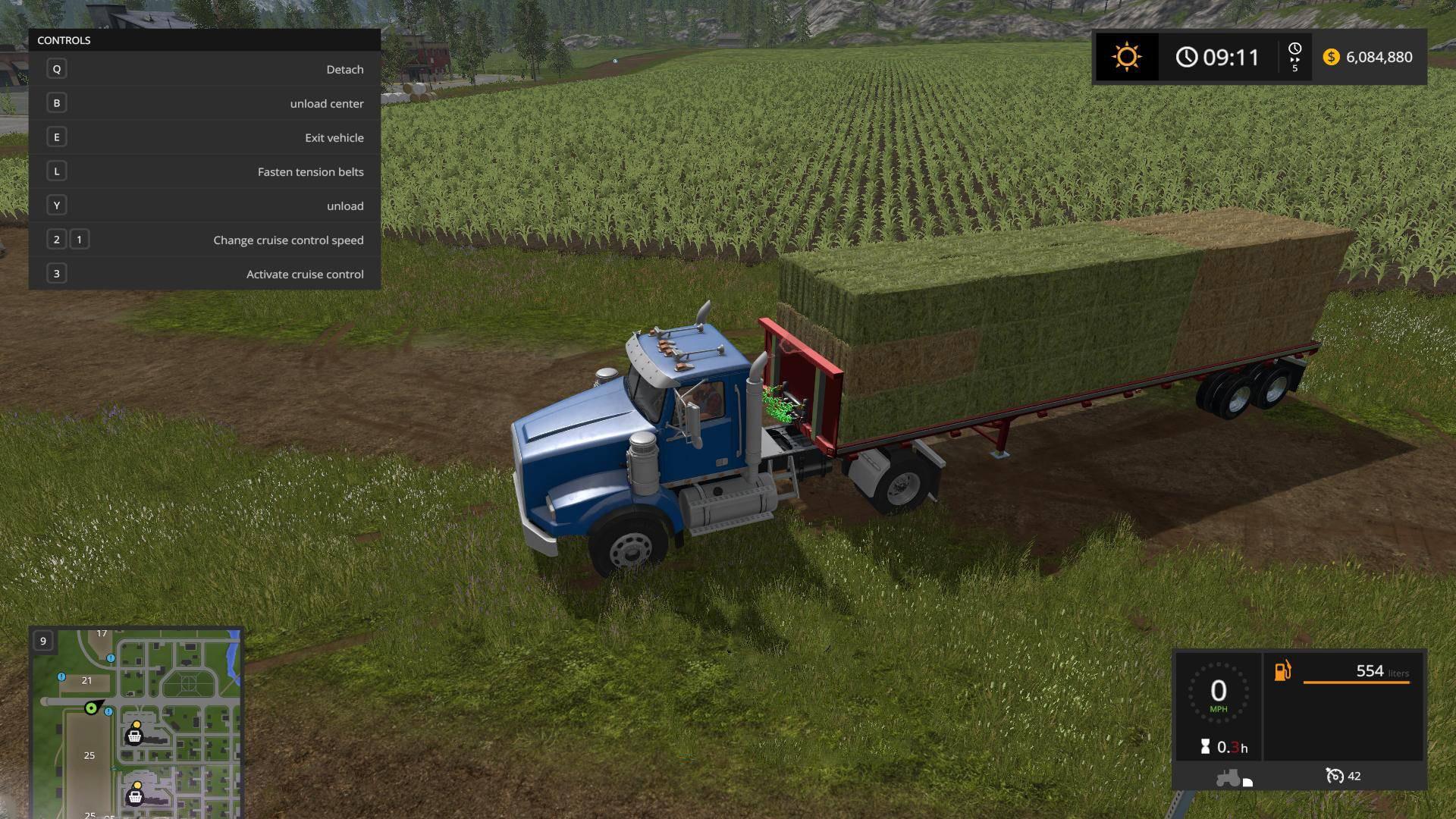The height and width of the screenshot is (819, 1456).
Task: Choose field 21 on the minimap
Action: pos(86,681)
